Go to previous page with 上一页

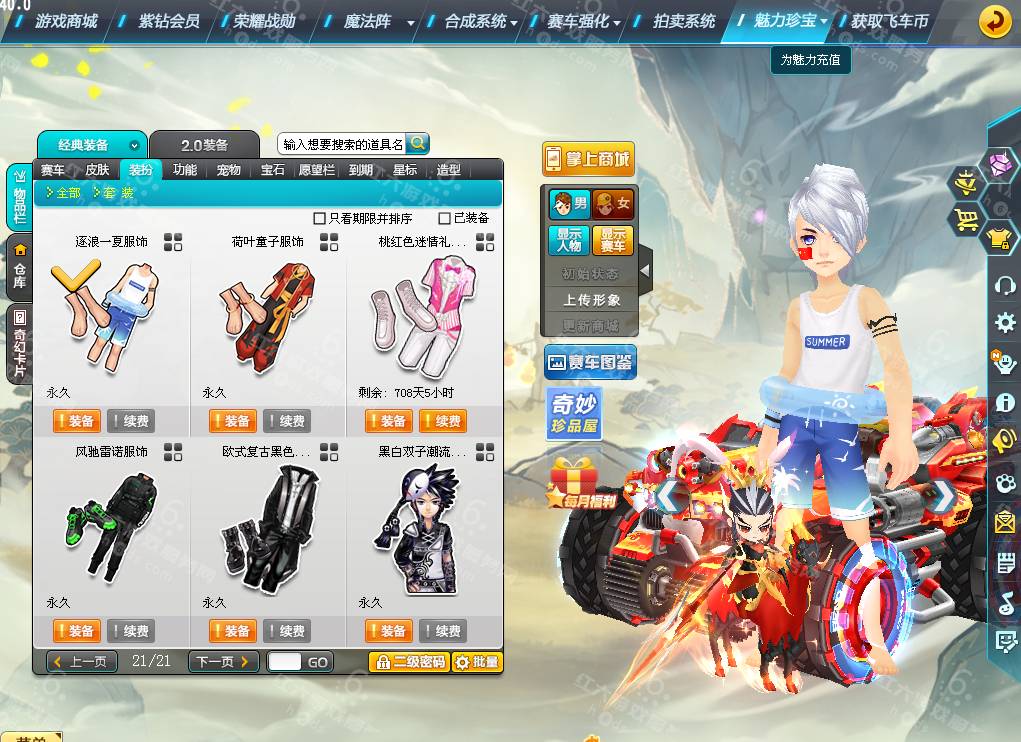(82, 662)
